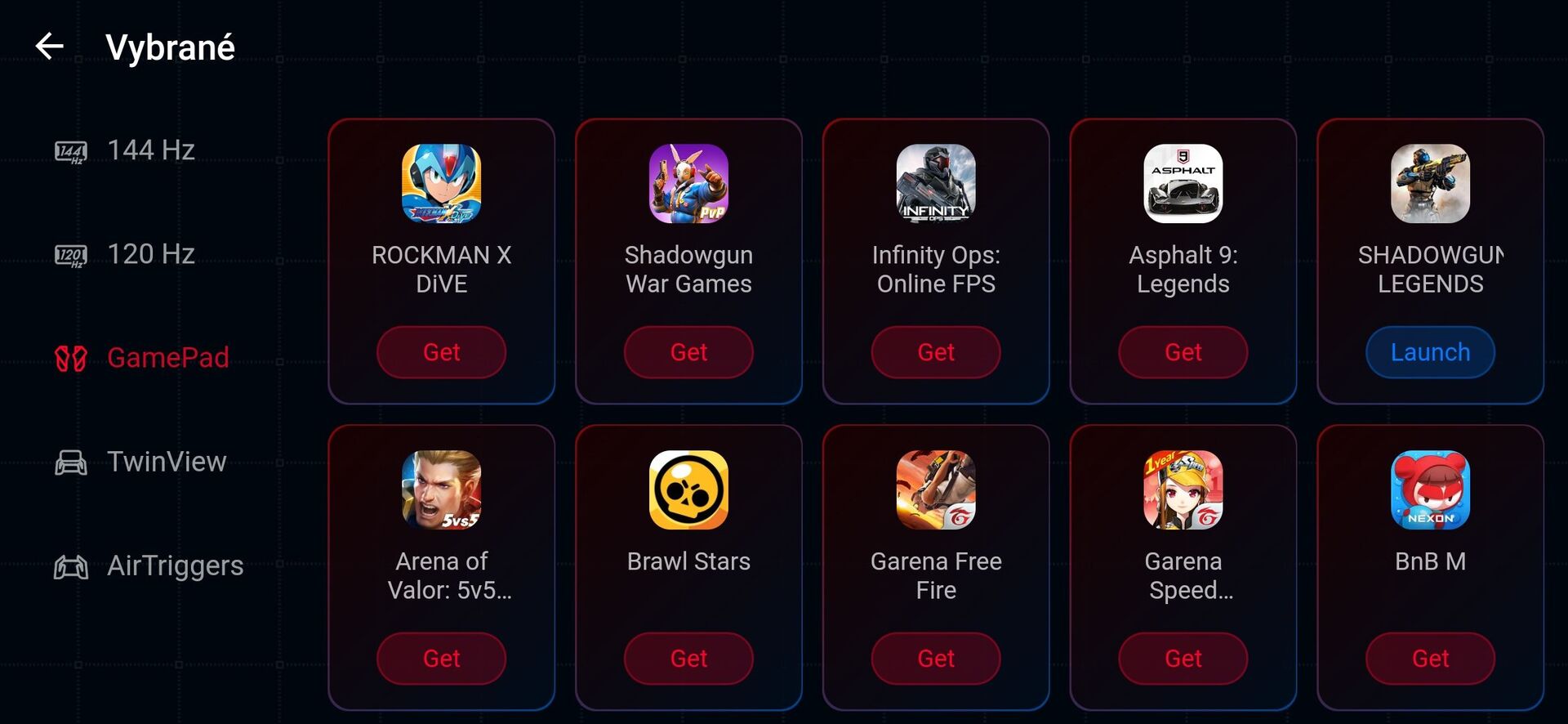The width and height of the screenshot is (1568, 724).
Task: Click the Brawl Stars skull icon
Action: click(x=688, y=490)
